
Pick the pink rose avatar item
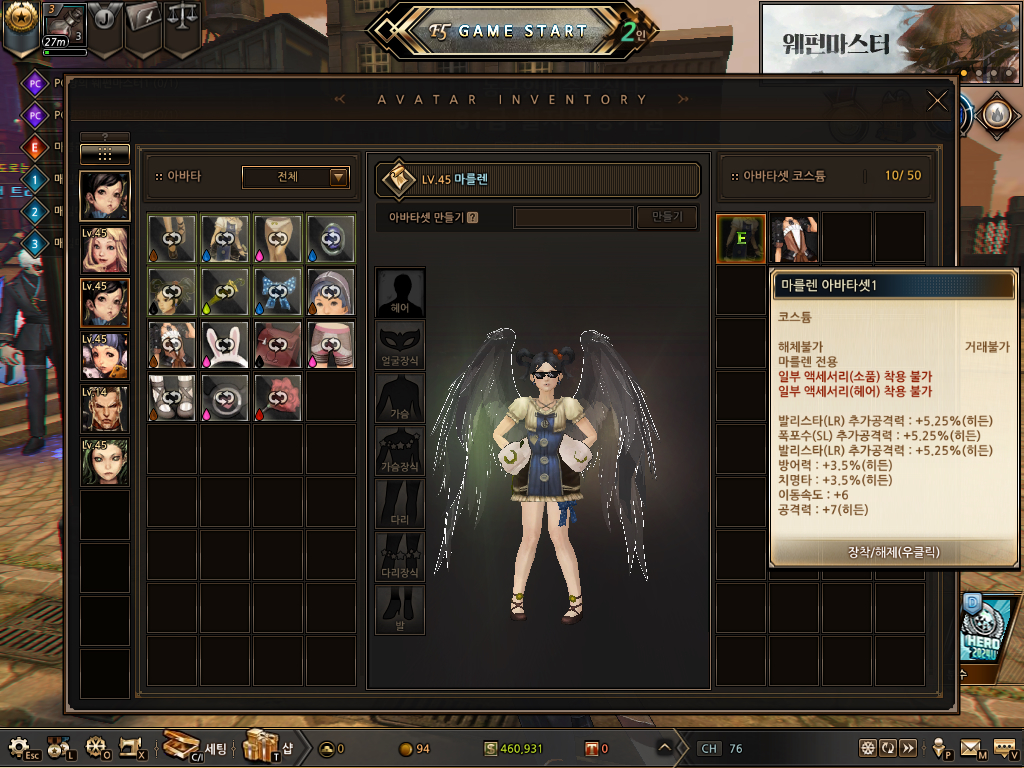tap(278, 395)
